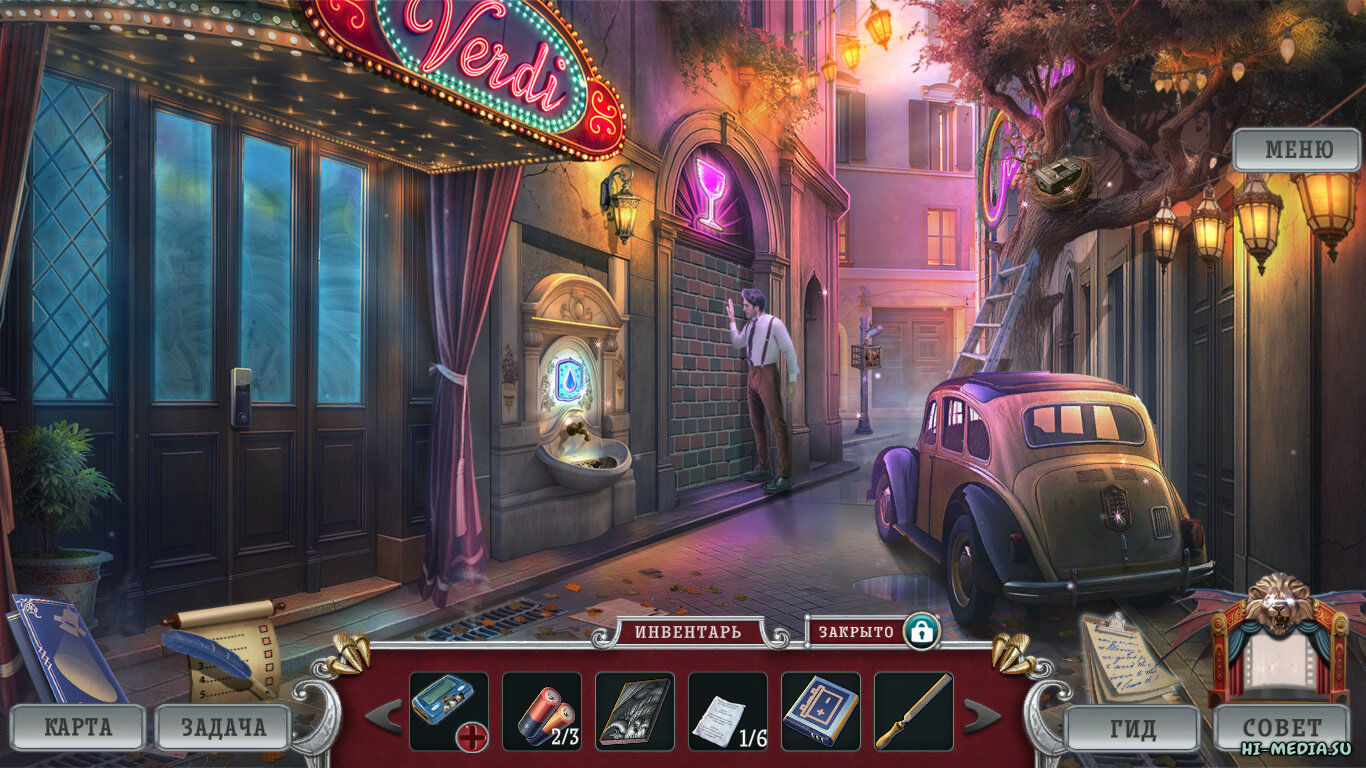
Task: Select the silver engraved plate item
Action: [634, 711]
